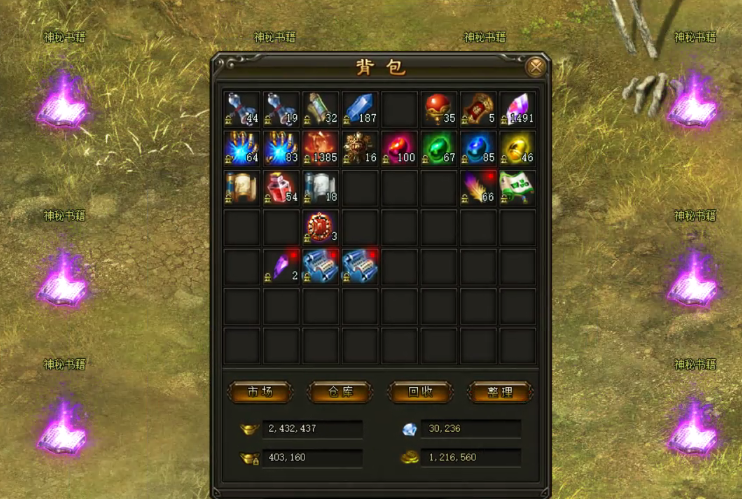Close the 背包 inventory window
Screen dimensions: 742x499
pyautogui.click(x=536, y=67)
